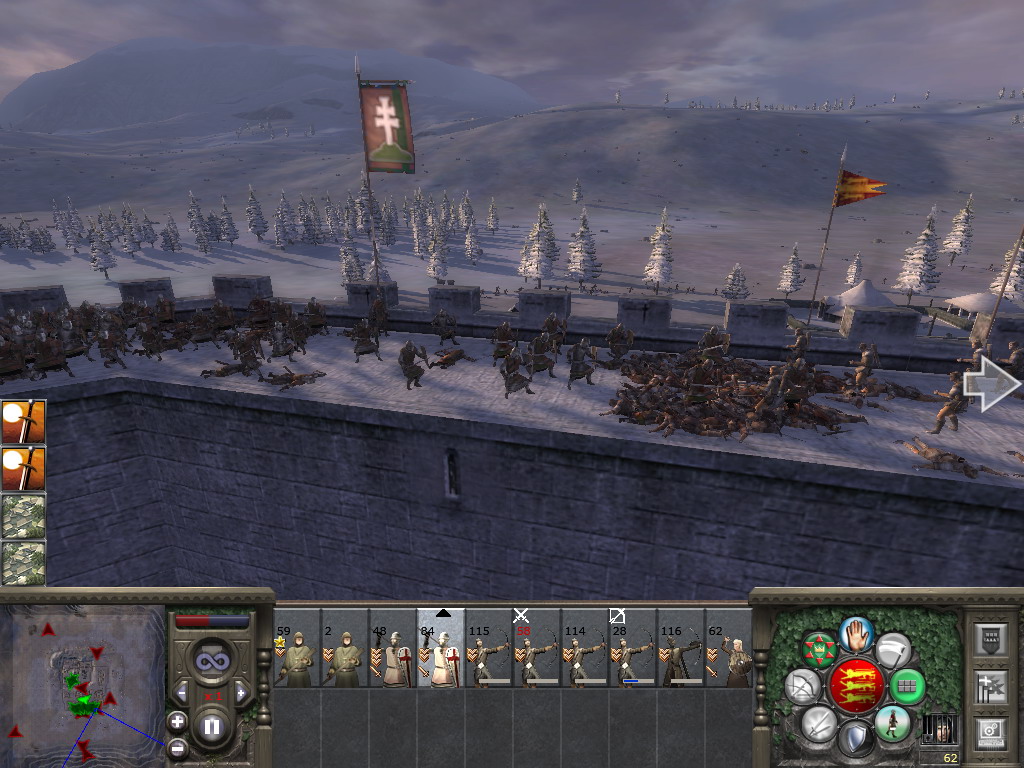Decrease the battle speed
The width and height of the screenshot is (1024, 768).
(x=183, y=692)
